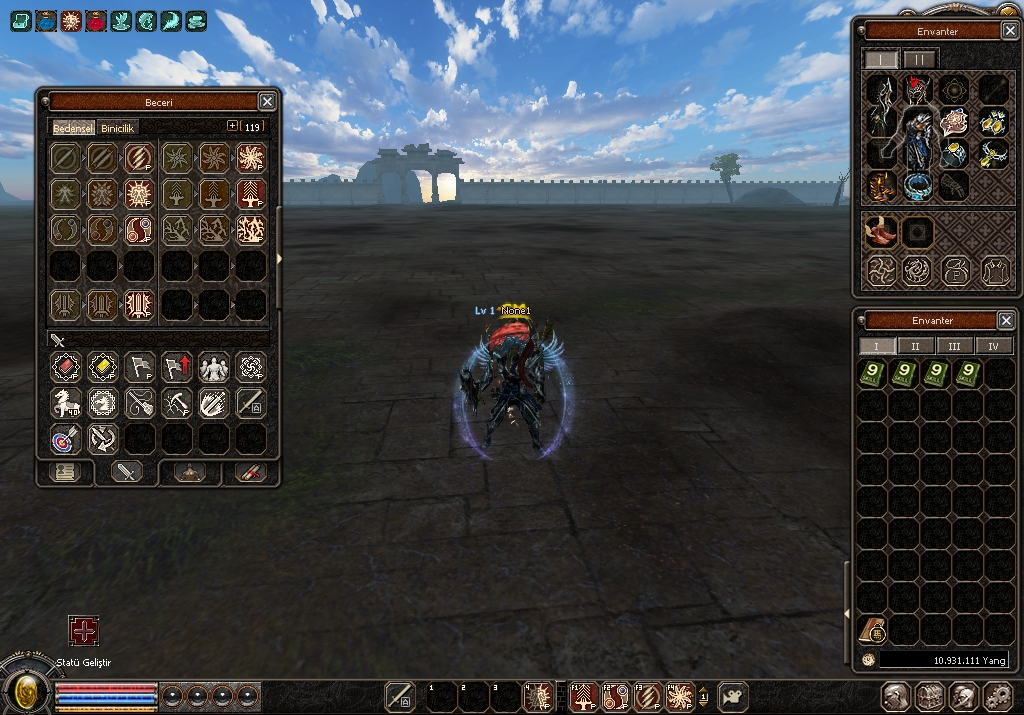The width and height of the screenshot is (1024, 715).
Task: Open the treasure chest inventory button
Action: coord(930,696)
